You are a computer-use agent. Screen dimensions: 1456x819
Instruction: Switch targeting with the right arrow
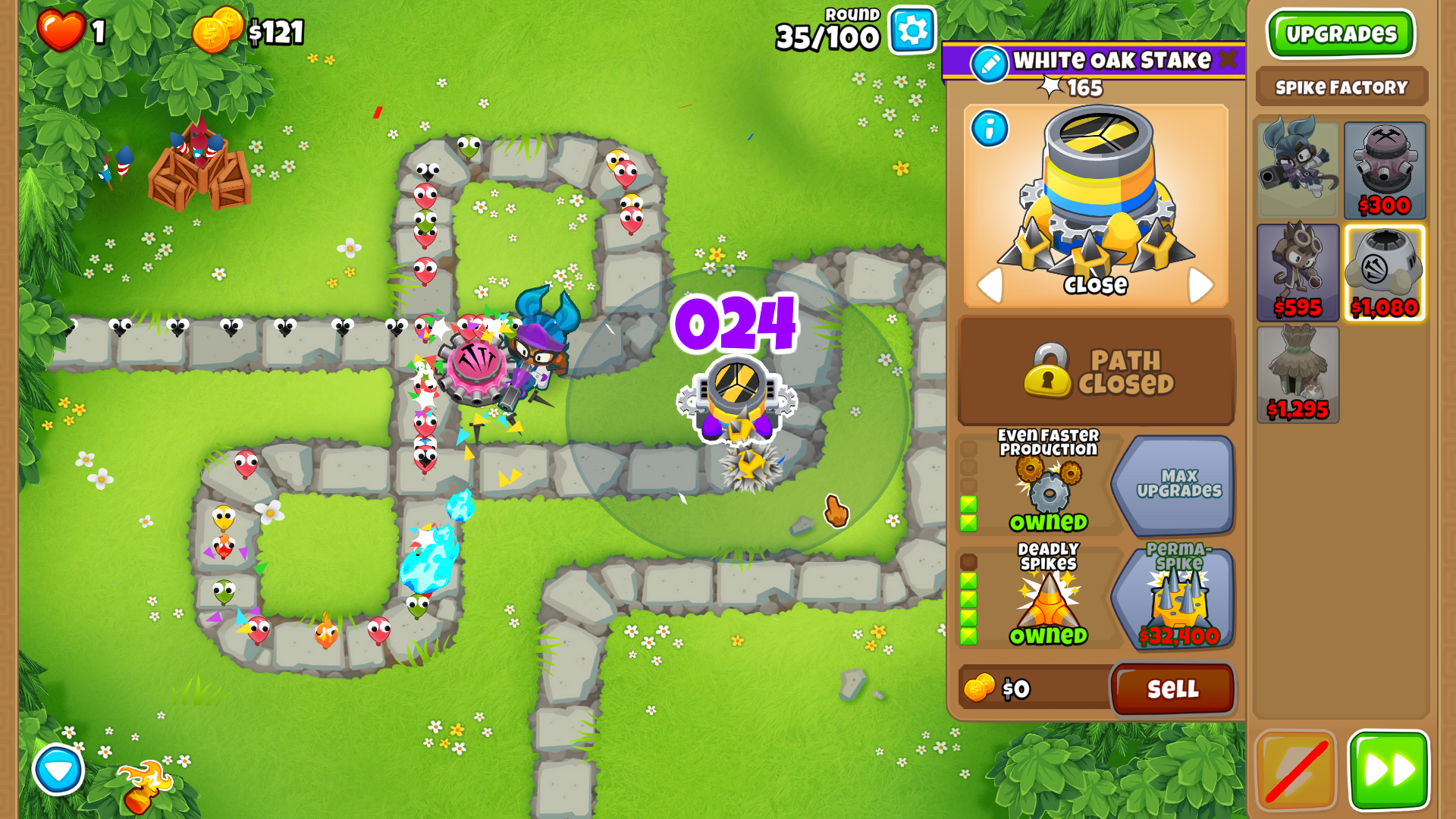[1200, 285]
